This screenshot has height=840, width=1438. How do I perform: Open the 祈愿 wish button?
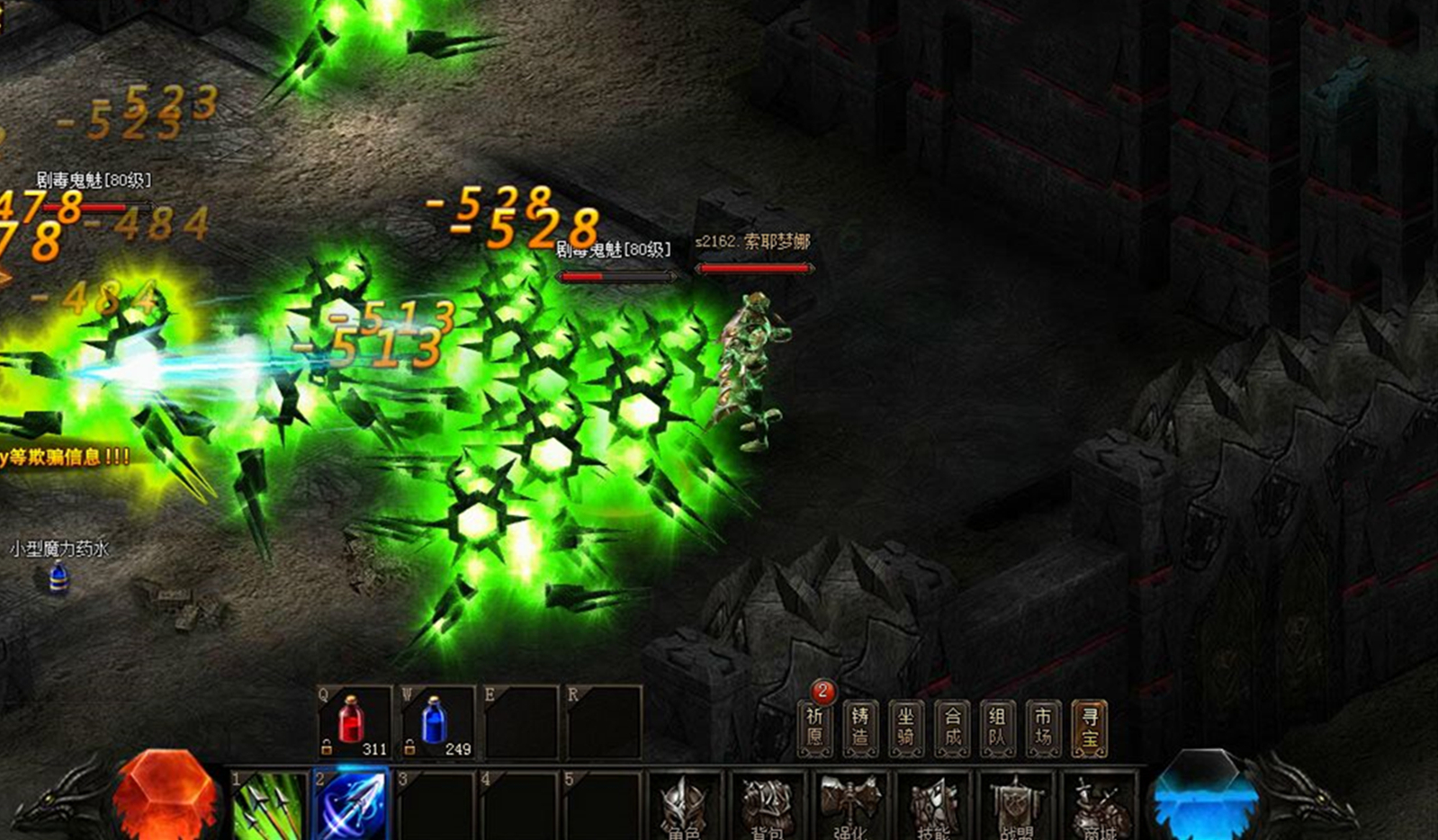coord(815,728)
